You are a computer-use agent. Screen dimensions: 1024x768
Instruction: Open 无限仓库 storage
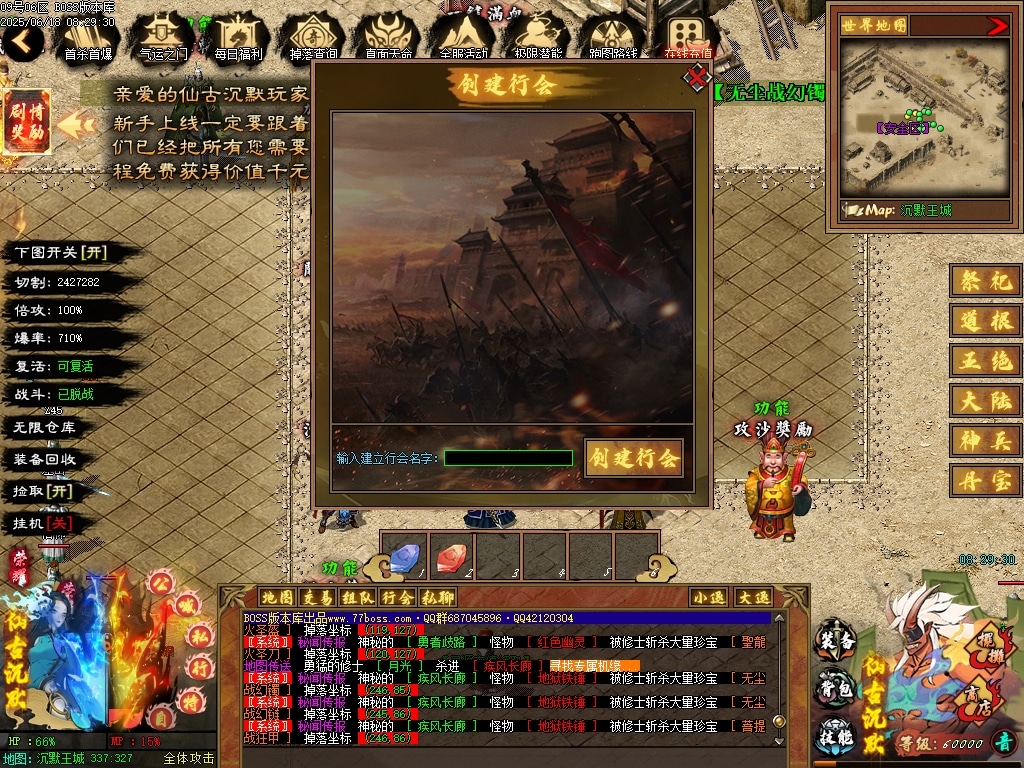tap(45, 427)
